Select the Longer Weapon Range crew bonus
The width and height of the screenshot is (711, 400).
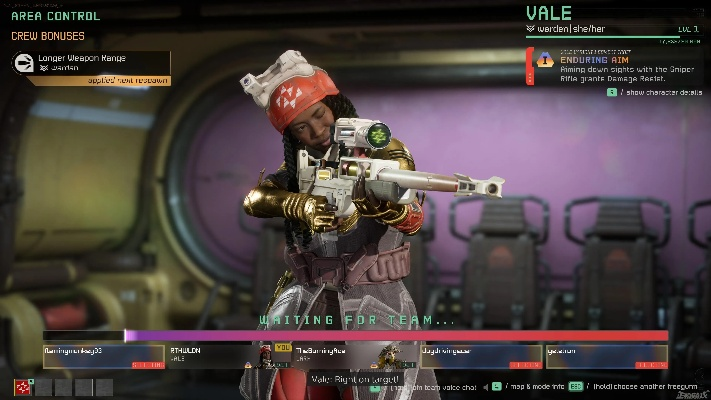[x=92, y=63]
